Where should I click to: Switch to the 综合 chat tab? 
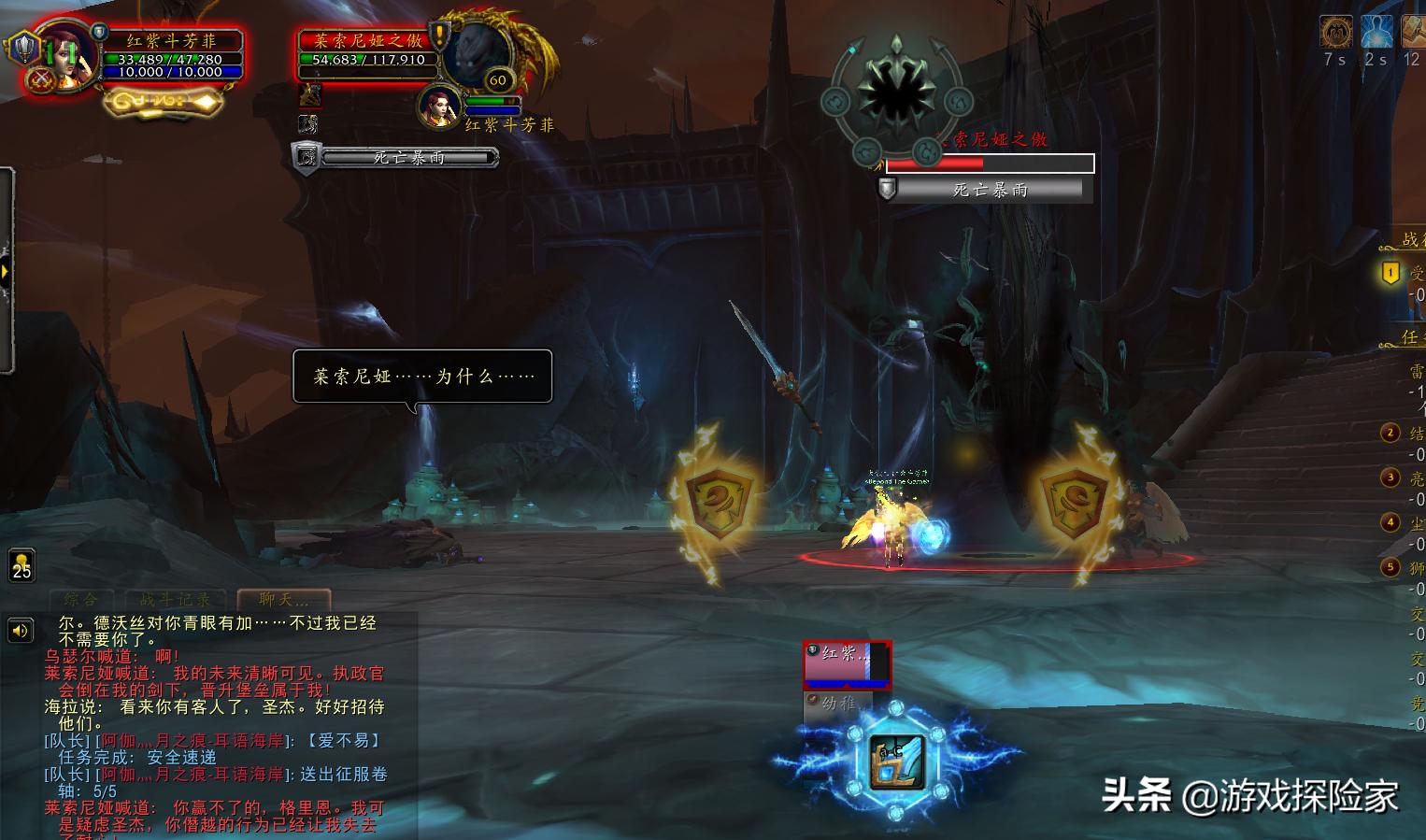[x=80, y=600]
